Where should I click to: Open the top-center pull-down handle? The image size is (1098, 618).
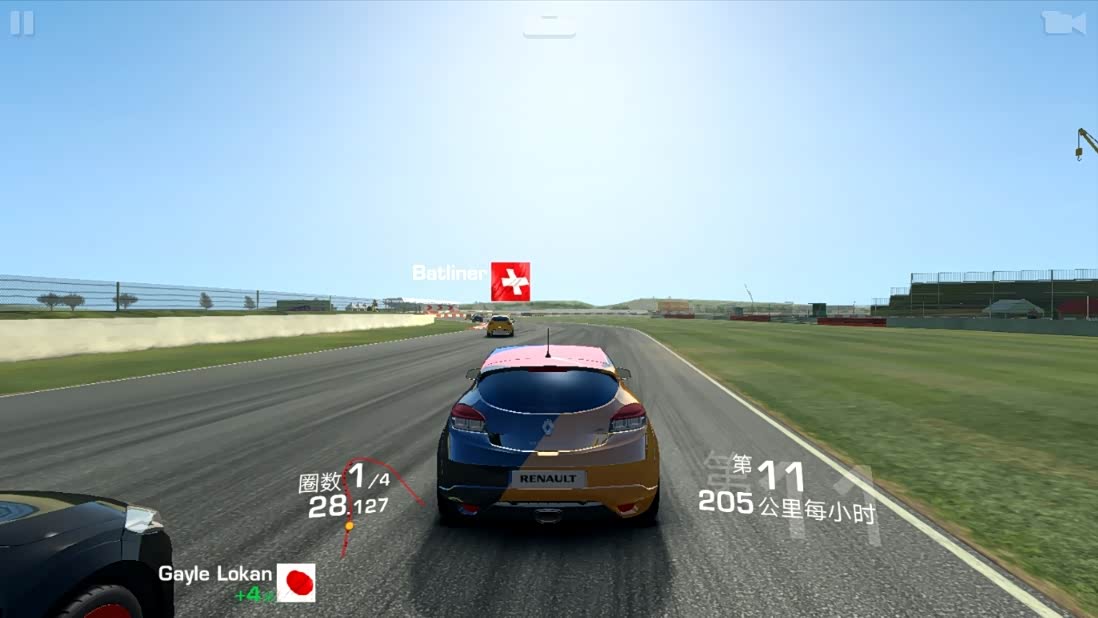[x=549, y=24]
